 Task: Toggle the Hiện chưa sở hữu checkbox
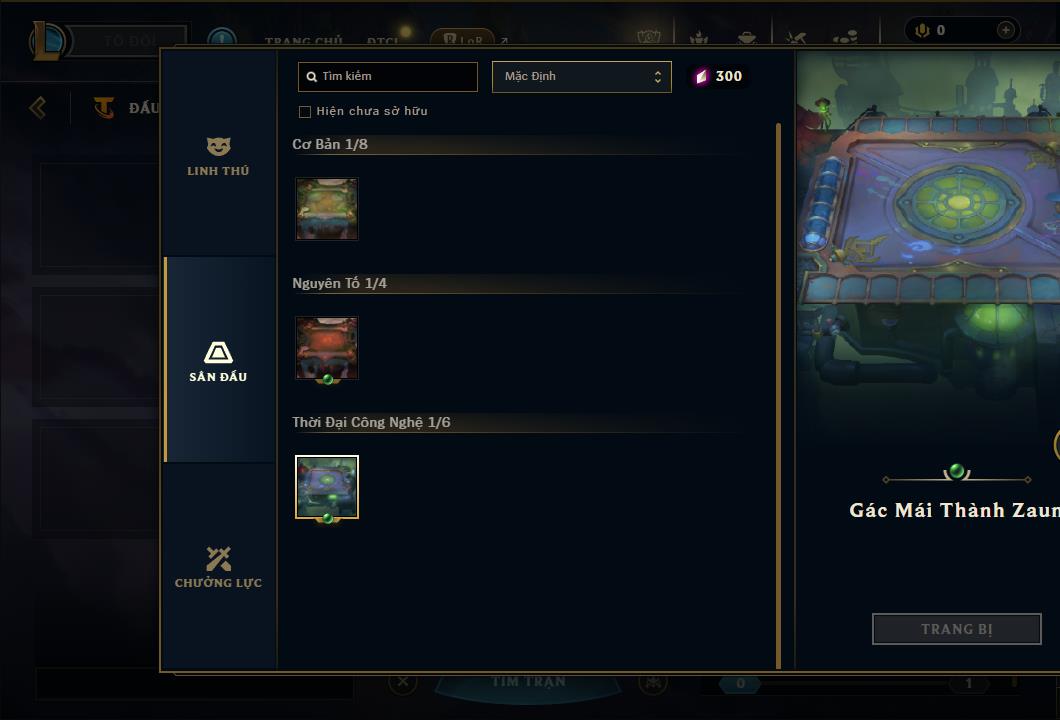305,111
